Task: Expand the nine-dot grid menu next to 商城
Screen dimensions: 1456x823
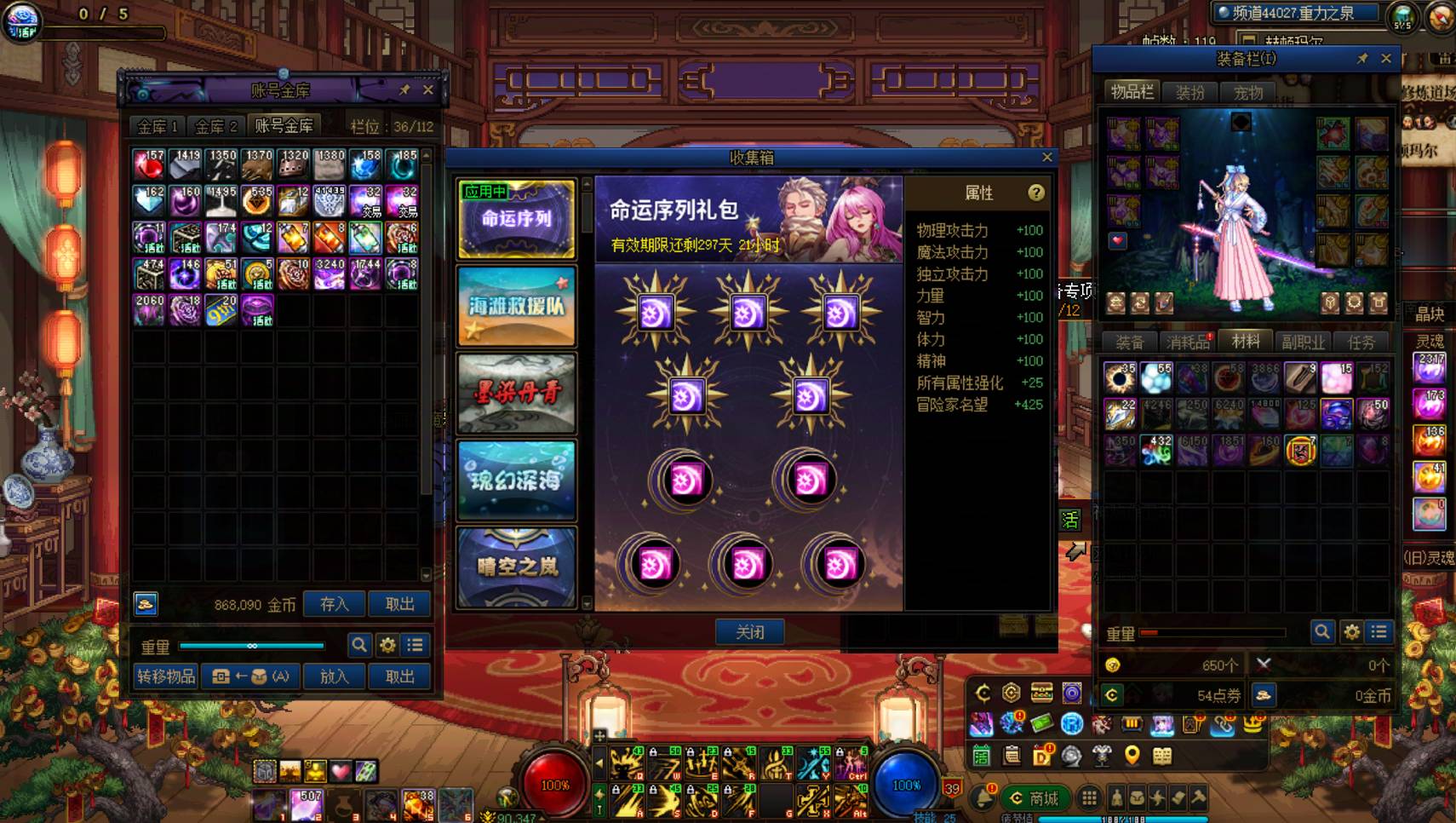Action: [x=1089, y=799]
